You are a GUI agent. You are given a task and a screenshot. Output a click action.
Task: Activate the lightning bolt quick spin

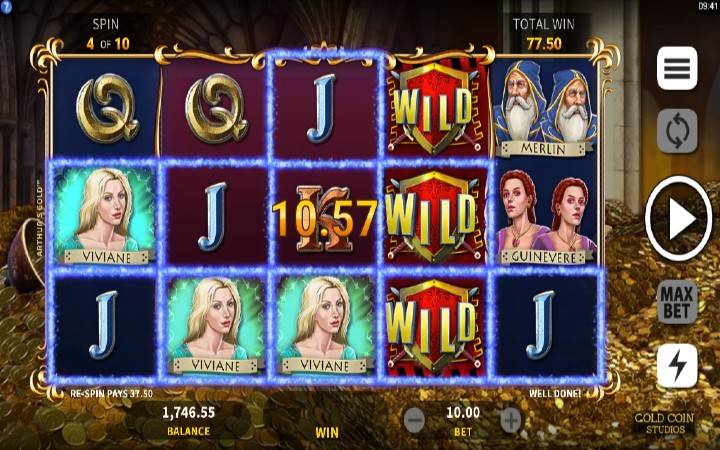click(677, 366)
